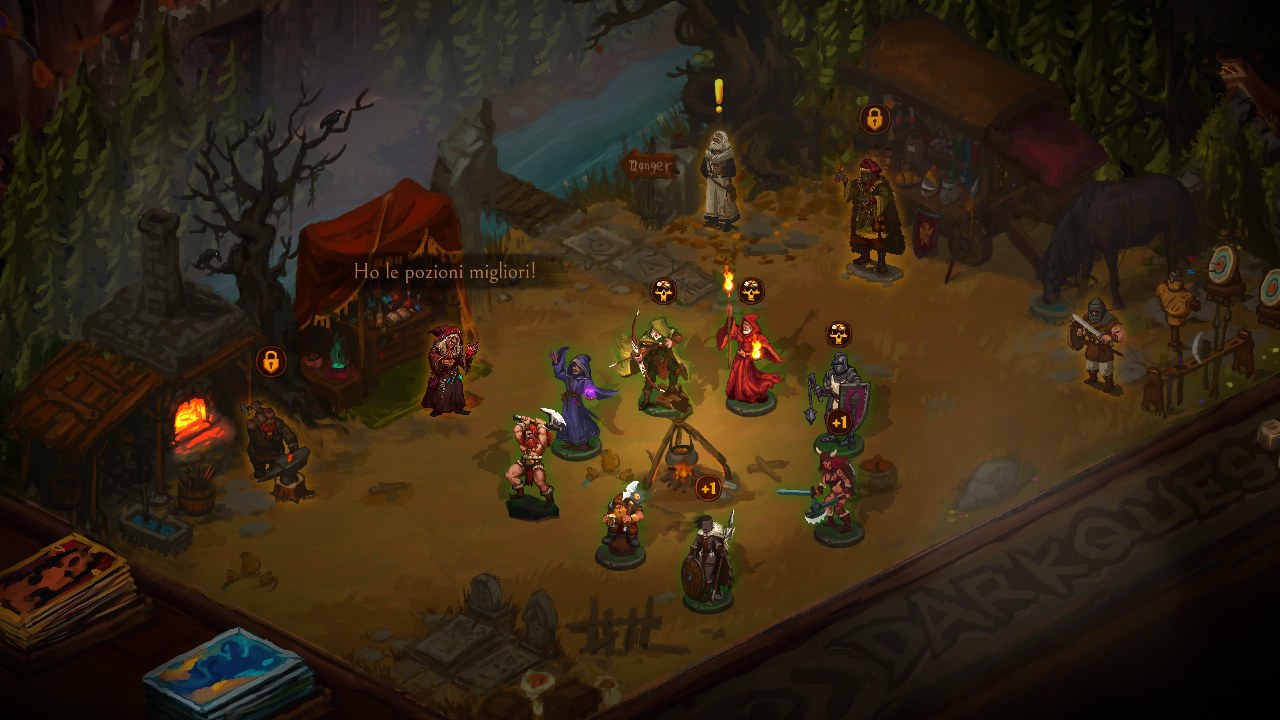Click the yellow exclamation quest marker
Image resolution: width=1280 pixels, height=720 pixels.
coord(718,95)
